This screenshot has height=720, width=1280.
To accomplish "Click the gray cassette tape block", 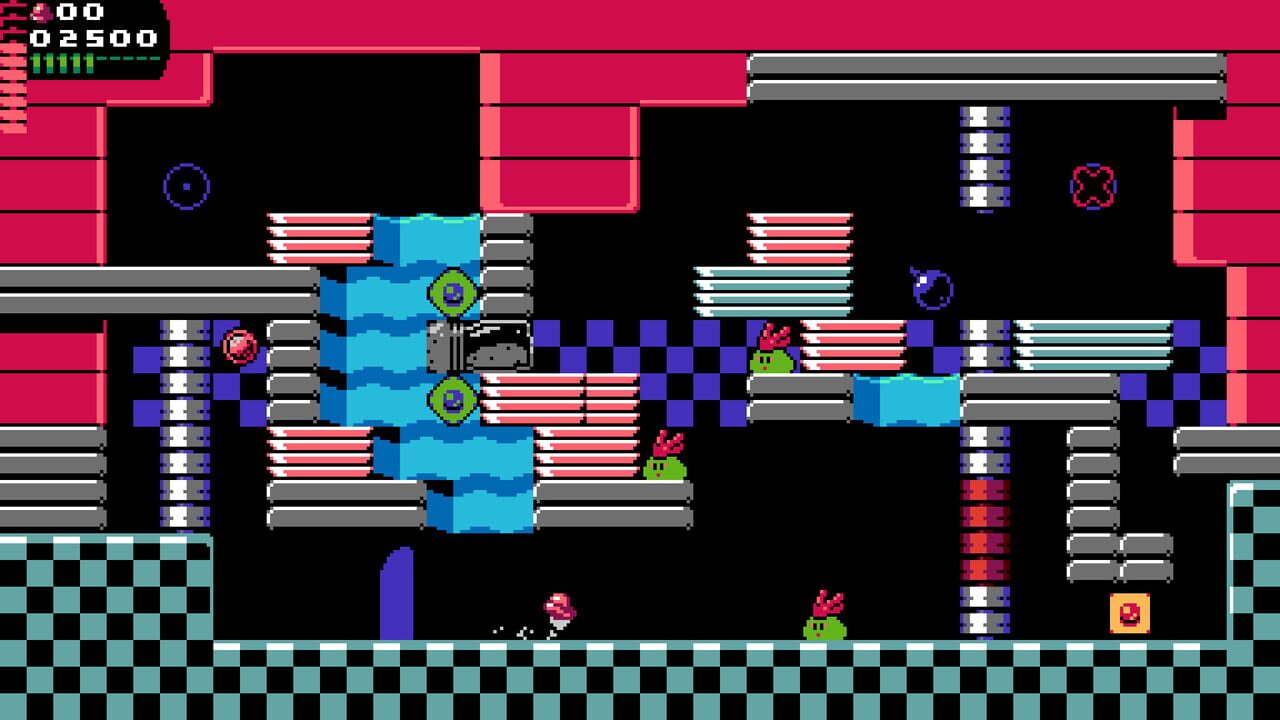I will (x=480, y=343).
